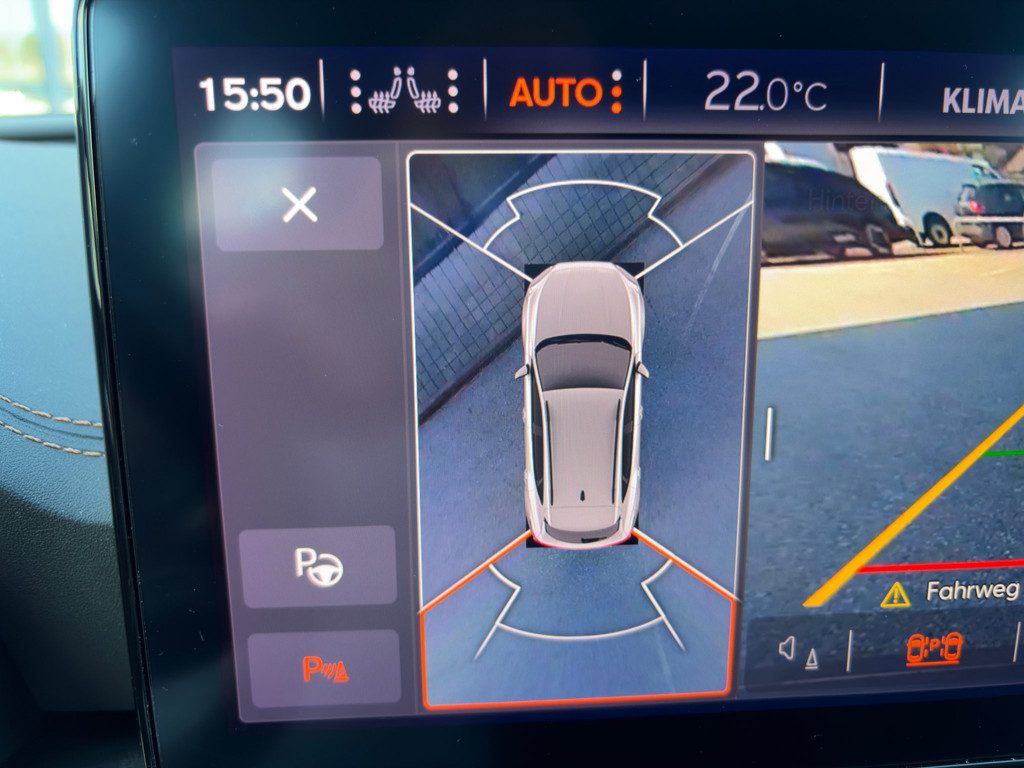Toggle the red parking sensor button

coord(324,669)
